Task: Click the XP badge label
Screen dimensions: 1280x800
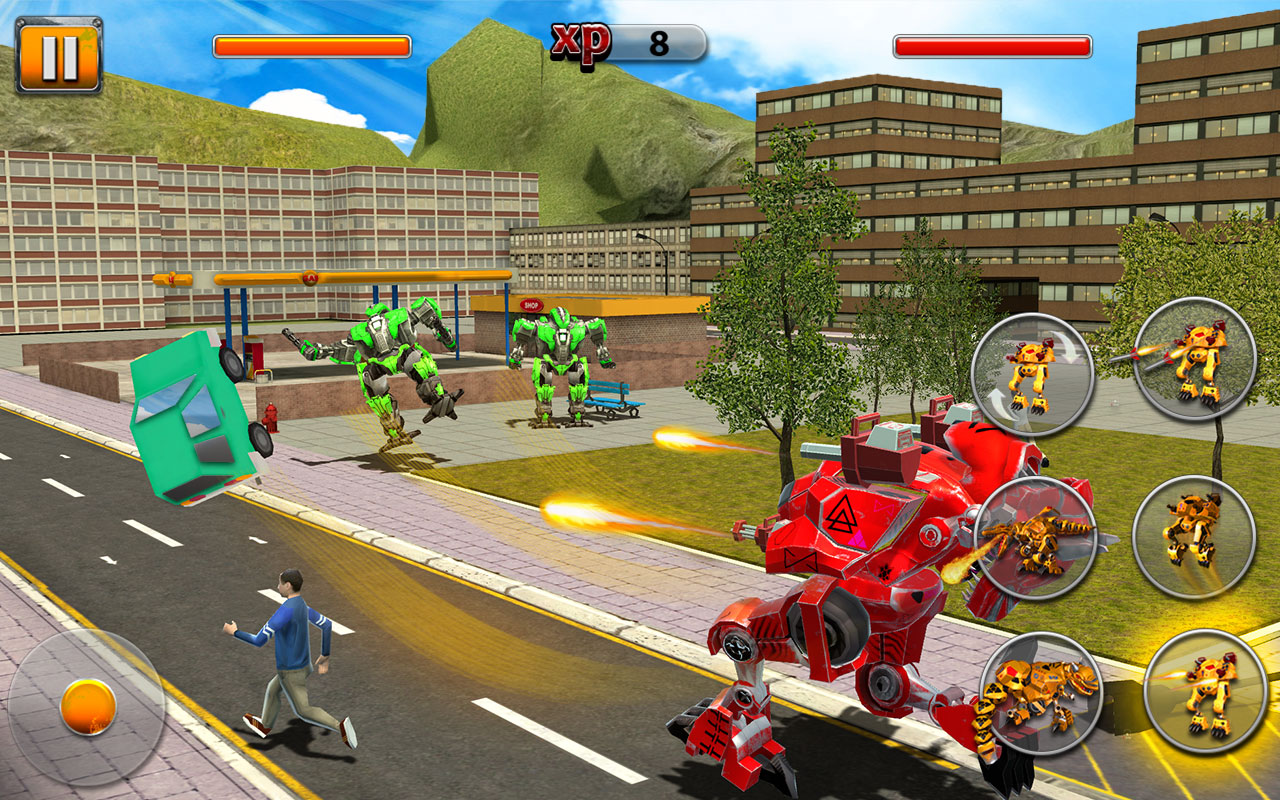Action: point(580,37)
